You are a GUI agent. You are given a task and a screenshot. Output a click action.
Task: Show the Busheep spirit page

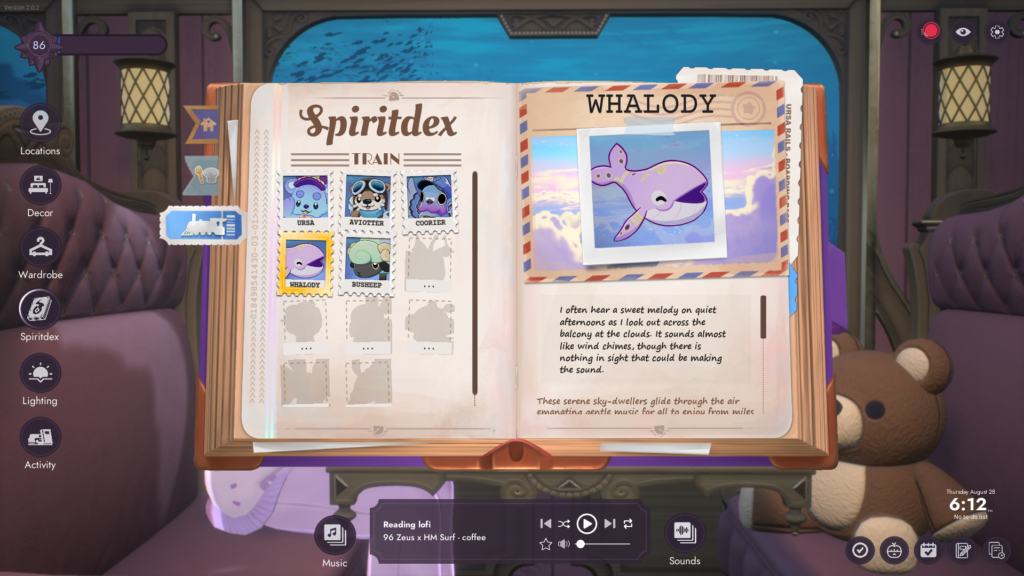[x=367, y=262]
